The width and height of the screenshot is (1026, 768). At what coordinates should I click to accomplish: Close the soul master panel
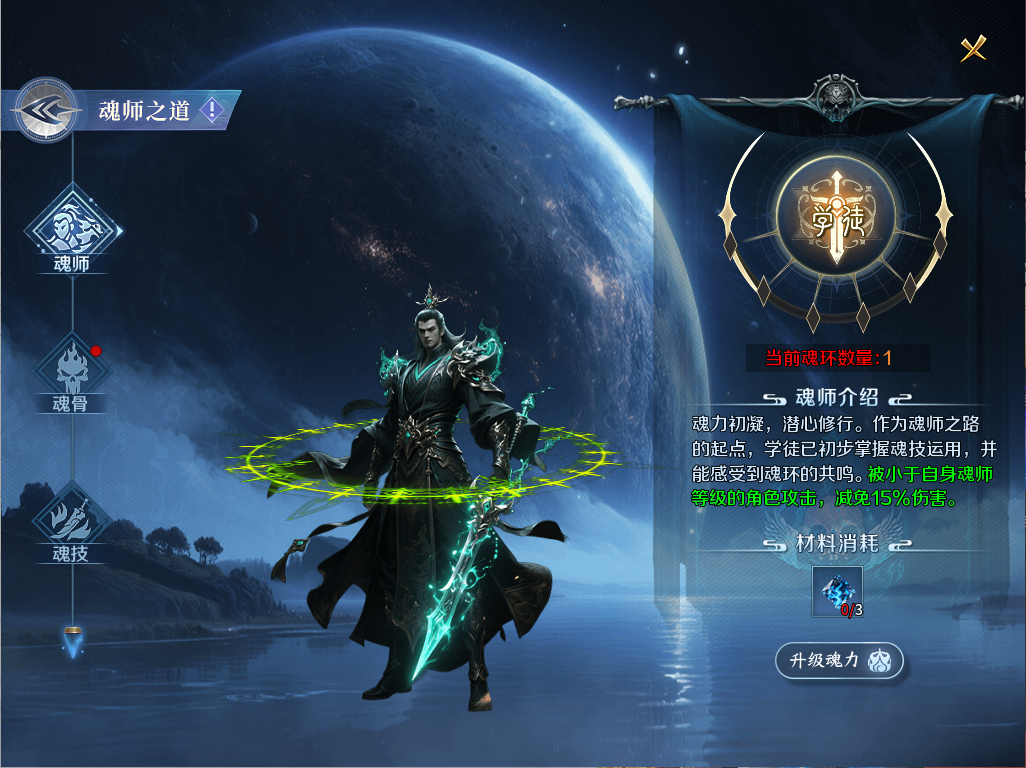[973, 48]
